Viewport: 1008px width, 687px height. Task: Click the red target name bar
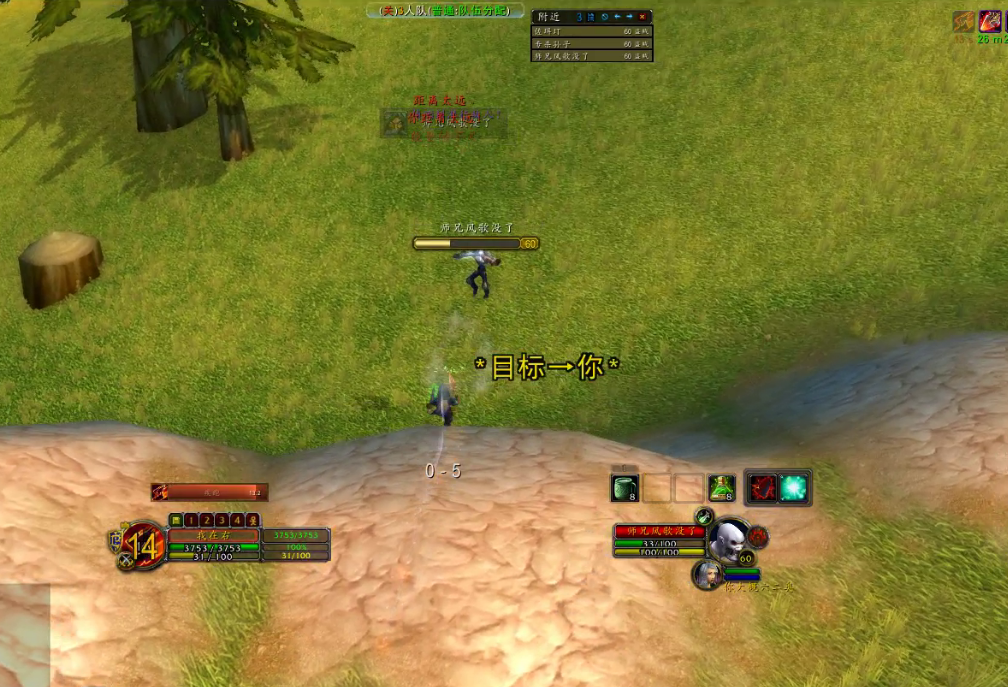tap(660, 531)
